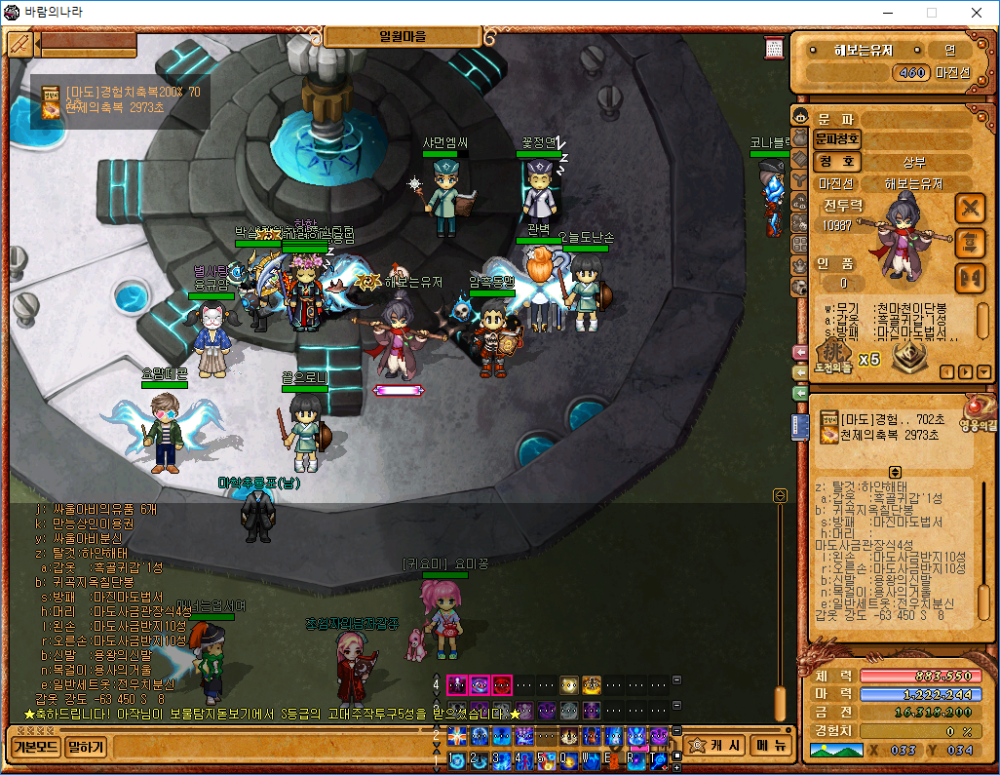Open the pouch bag tab in side panel
This screenshot has height=775, width=1000.
[800, 137]
